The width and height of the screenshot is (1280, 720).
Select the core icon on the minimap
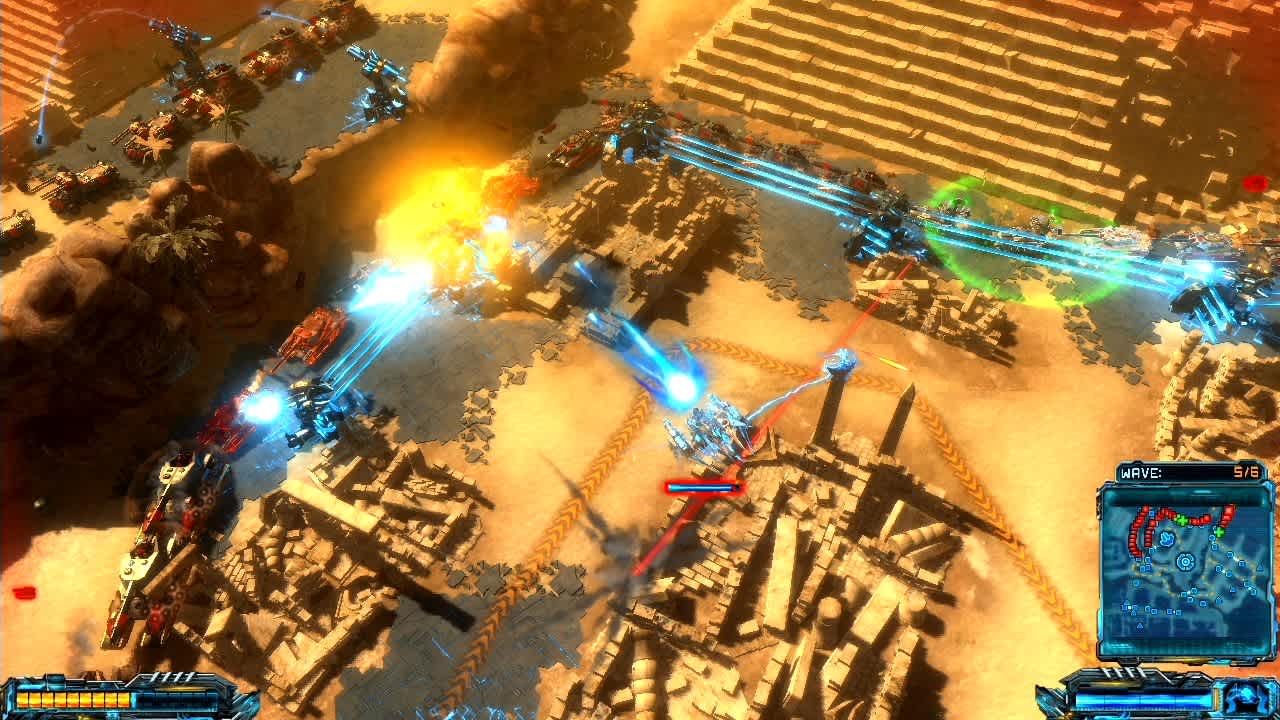coord(1186,561)
